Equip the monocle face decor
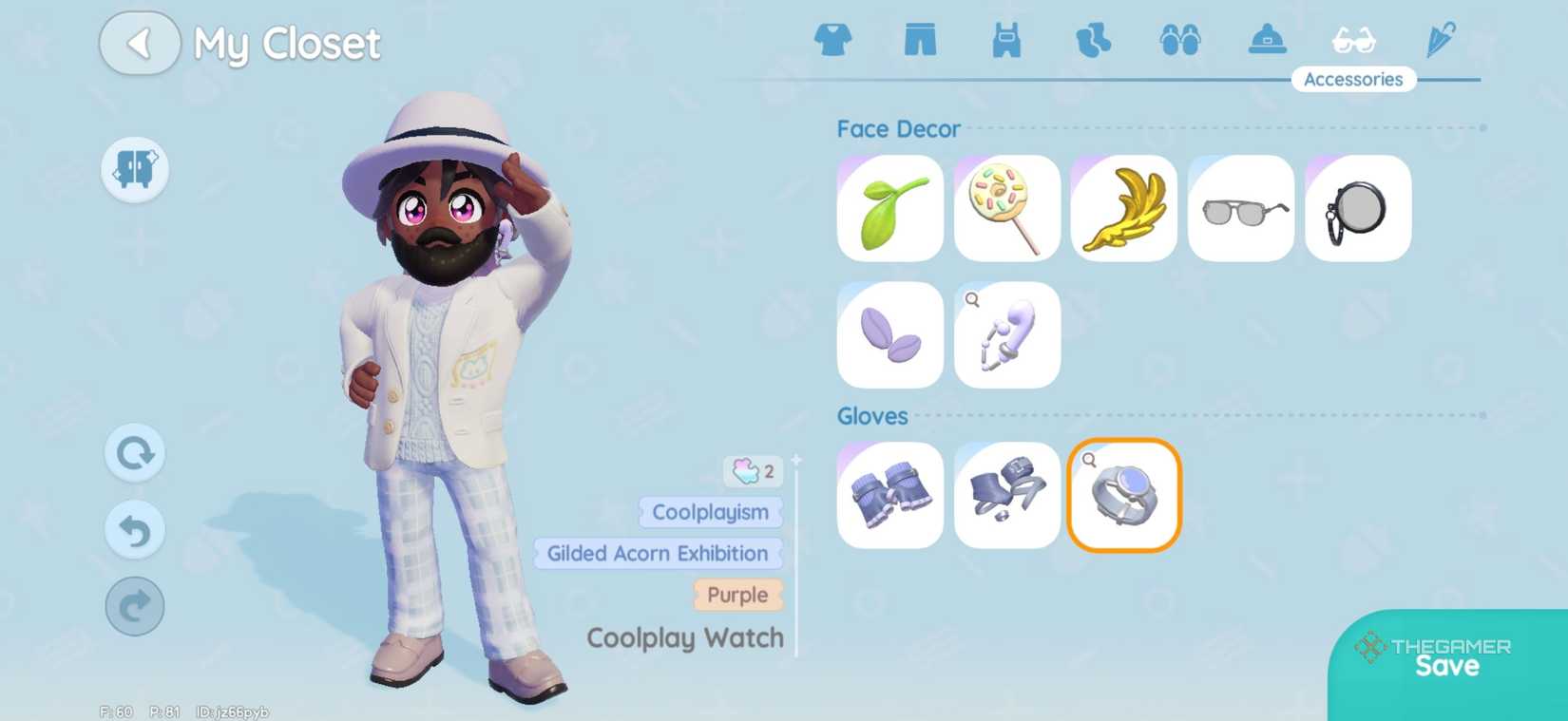Image resolution: width=1568 pixels, height=721 pixels. [x=1357, y=208]
